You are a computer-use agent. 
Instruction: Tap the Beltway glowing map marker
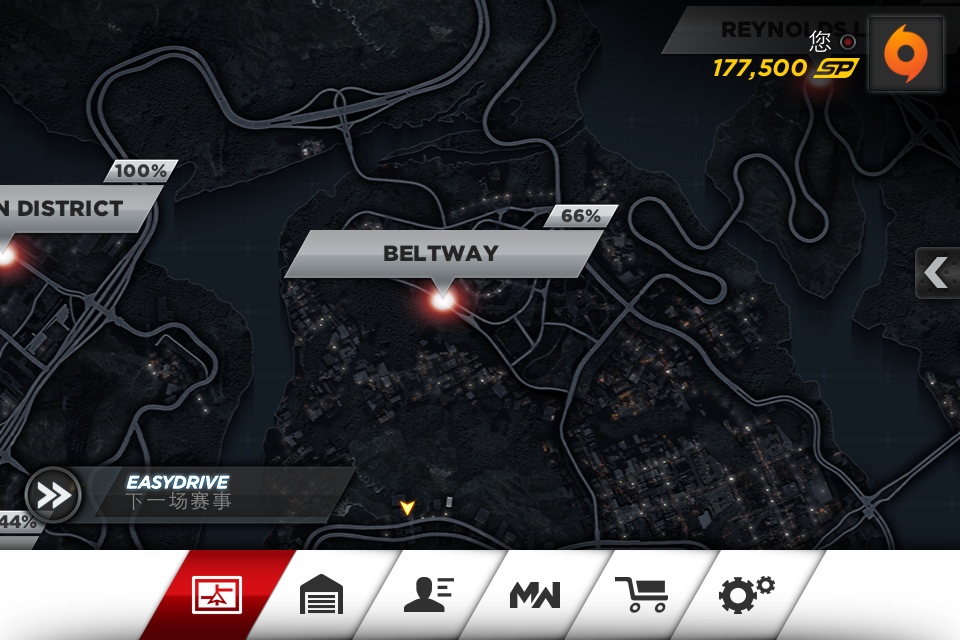(442, 297)
